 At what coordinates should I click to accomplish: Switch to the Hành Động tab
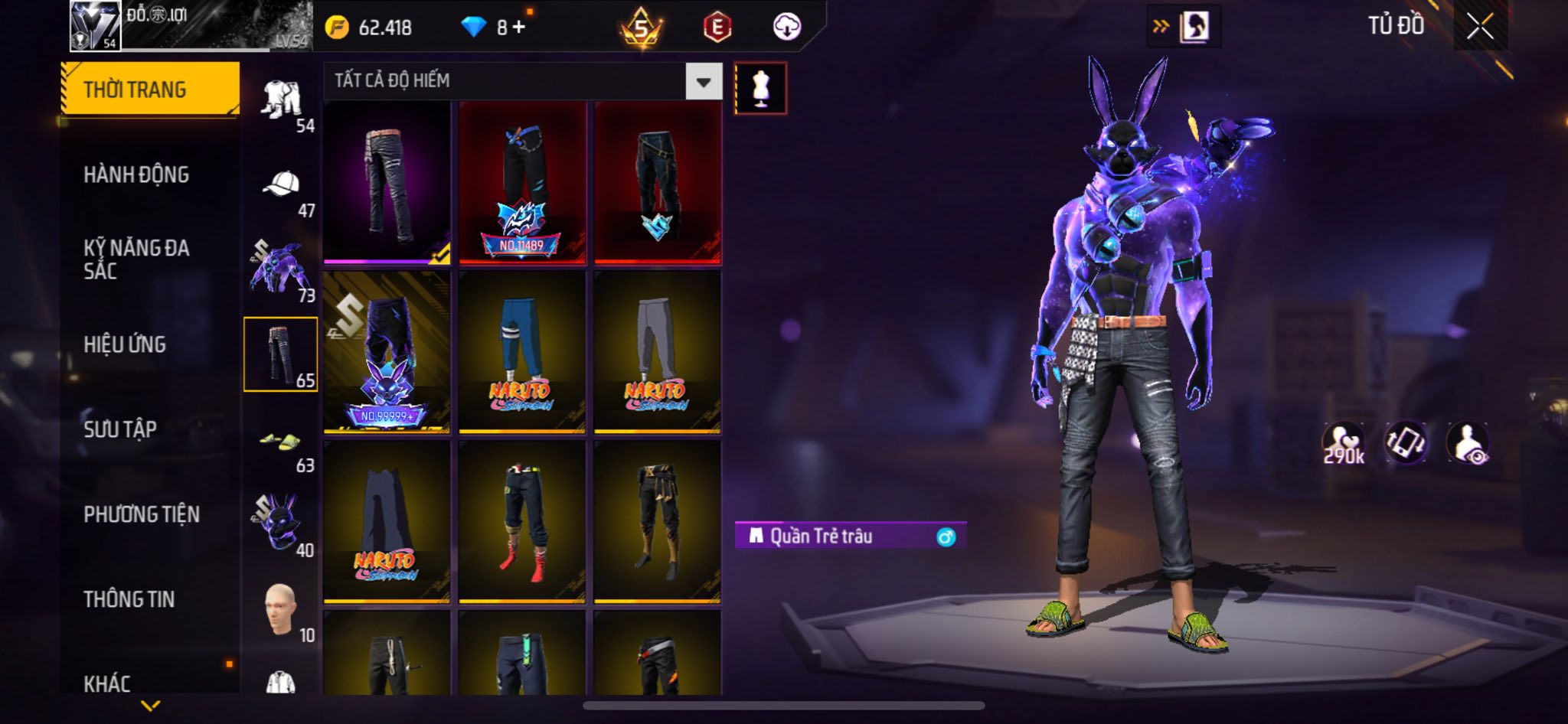[136, 174]
